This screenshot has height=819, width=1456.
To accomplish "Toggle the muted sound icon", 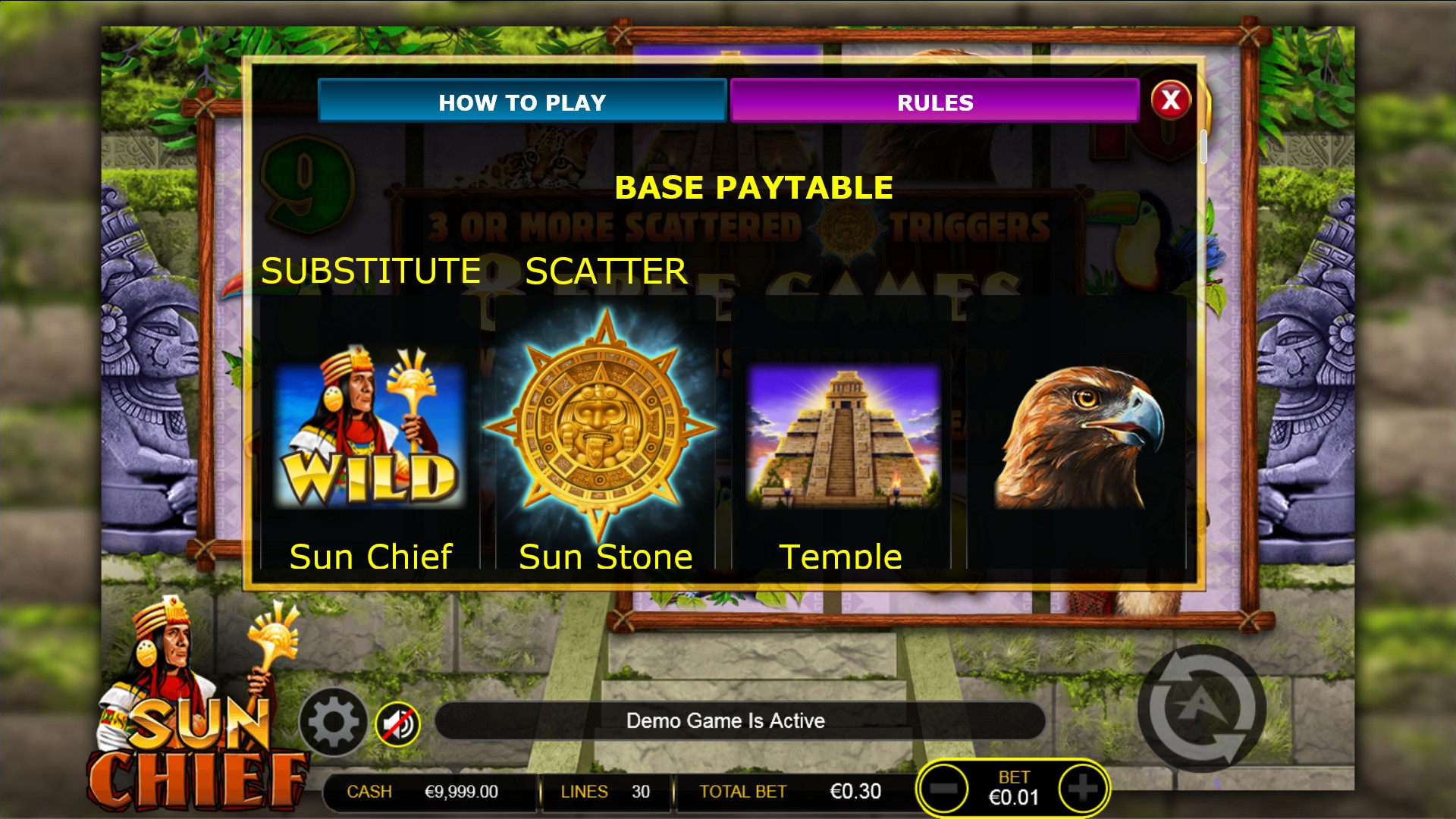I will [397, 723].
